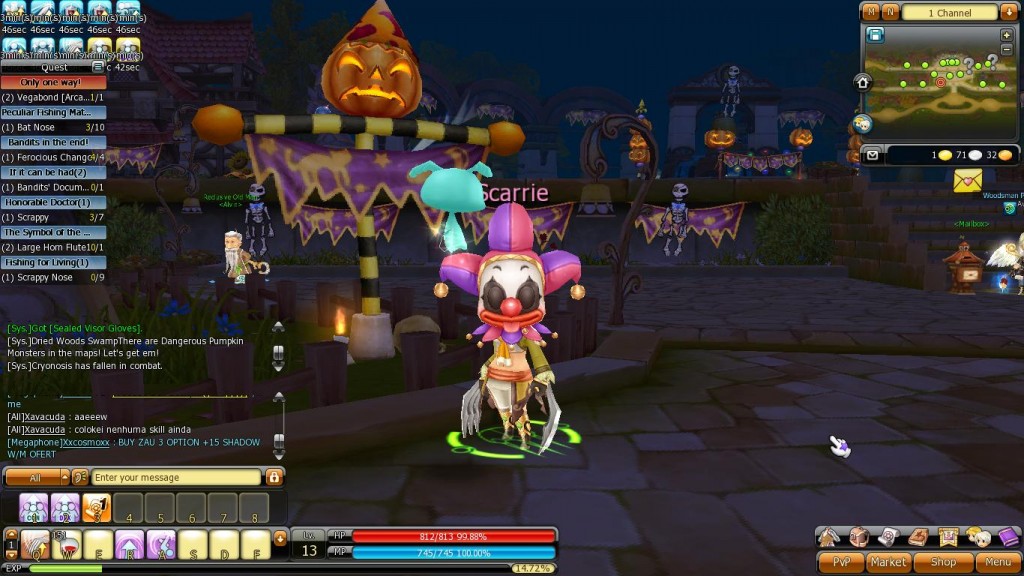
Task: Open the guild banner icon
Action: (x=948, y=538)
